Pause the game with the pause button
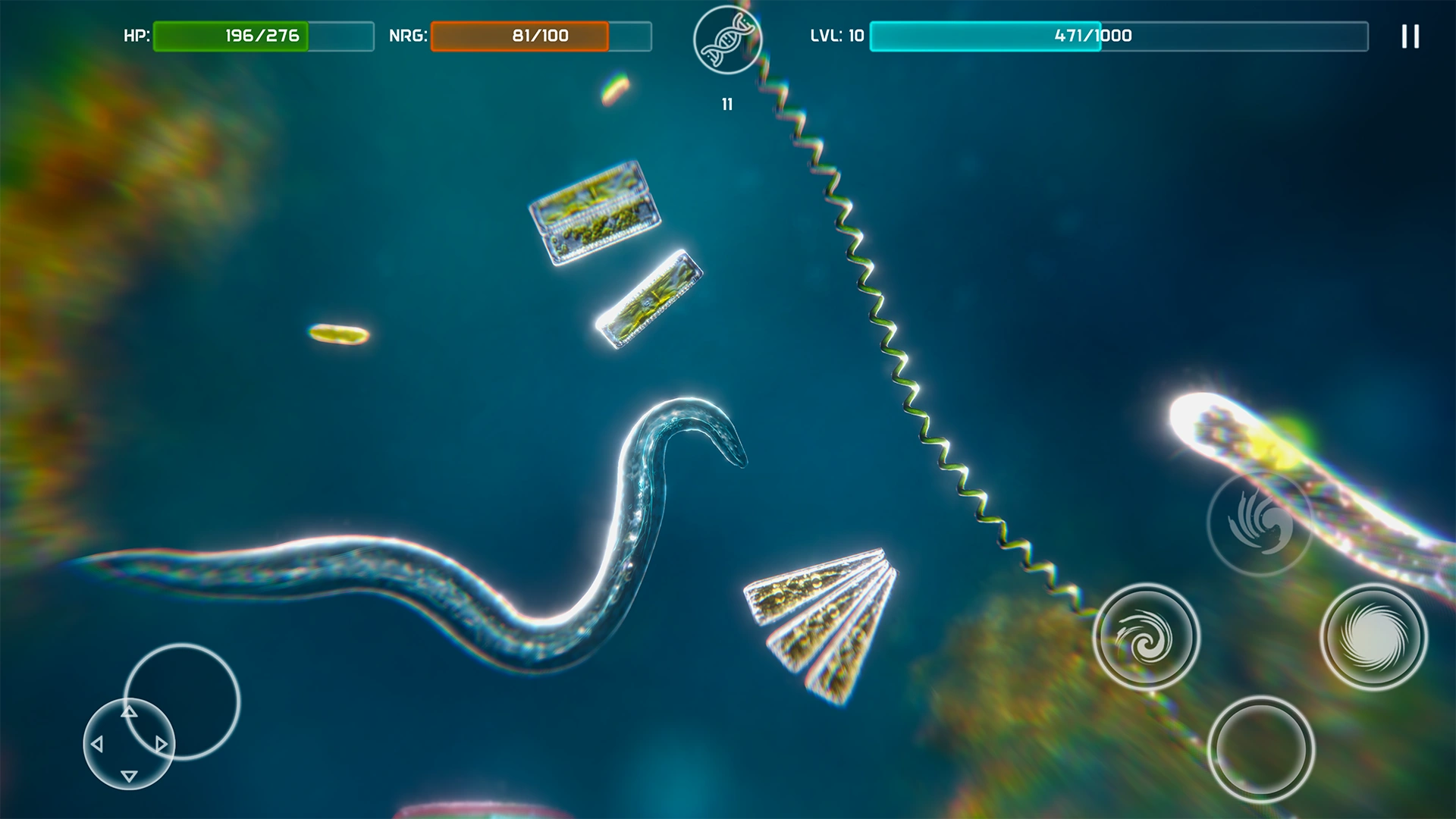Screen dimensions: 1456x819 coord(1410,36)
